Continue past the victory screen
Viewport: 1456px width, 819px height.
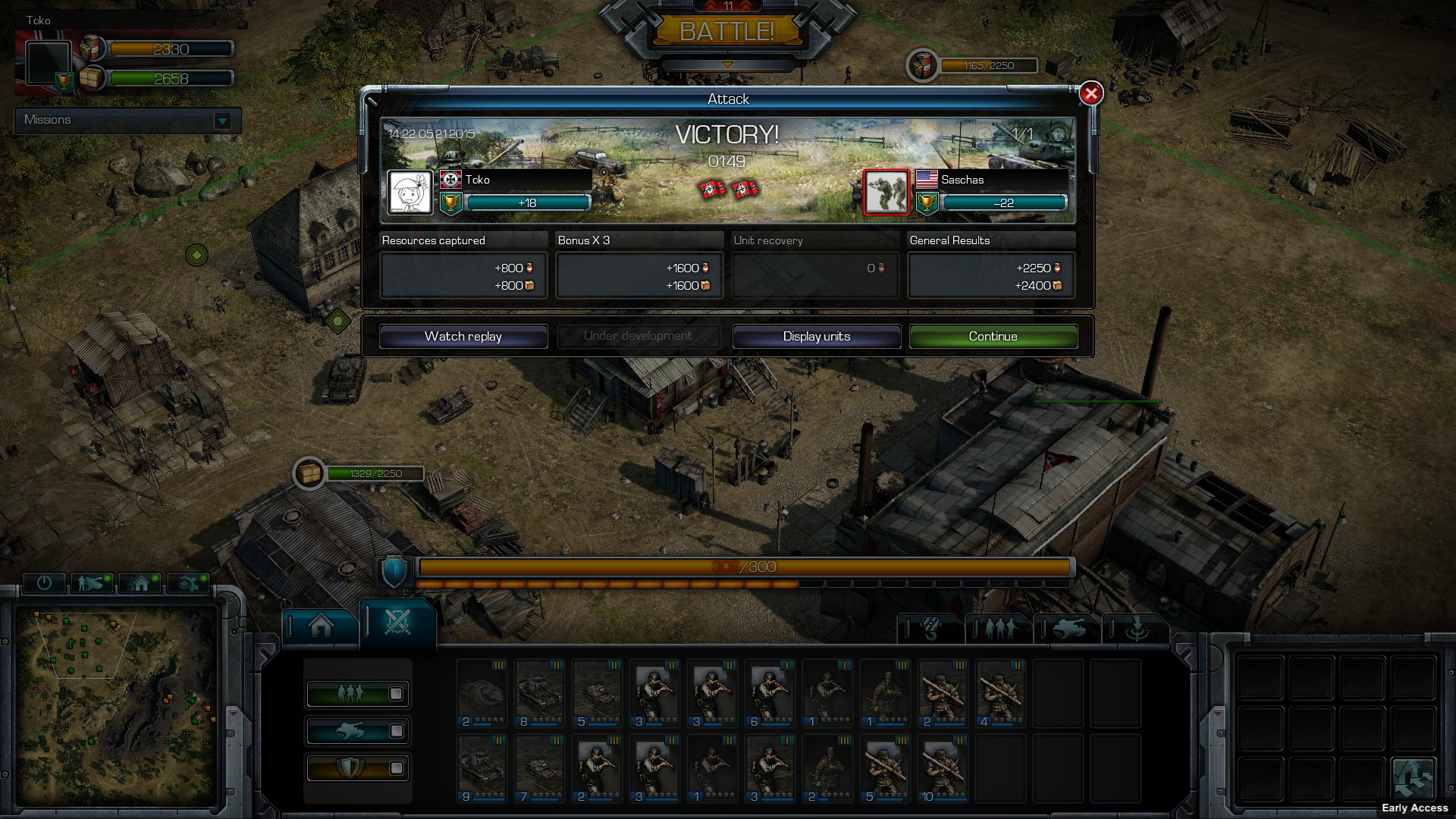993,336
